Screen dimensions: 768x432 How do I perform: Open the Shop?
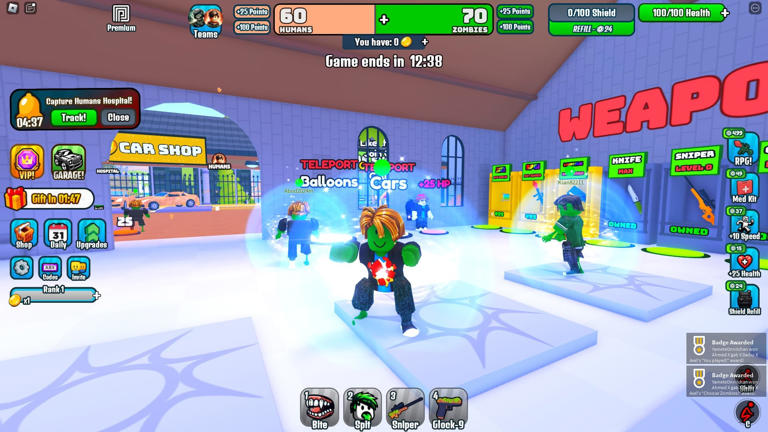(24, 234)
